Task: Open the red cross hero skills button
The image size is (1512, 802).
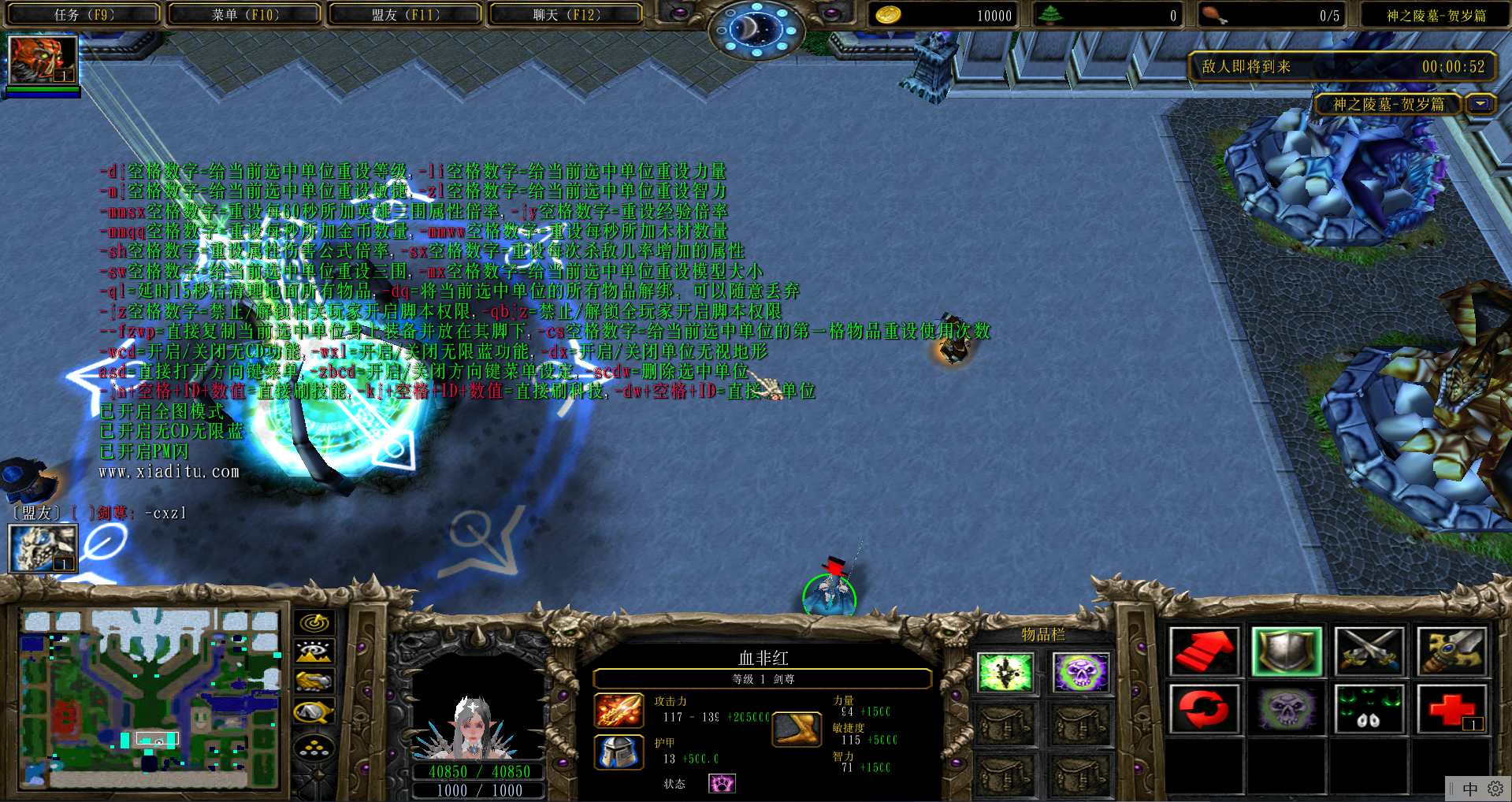Action: (x=1451, y=709)
